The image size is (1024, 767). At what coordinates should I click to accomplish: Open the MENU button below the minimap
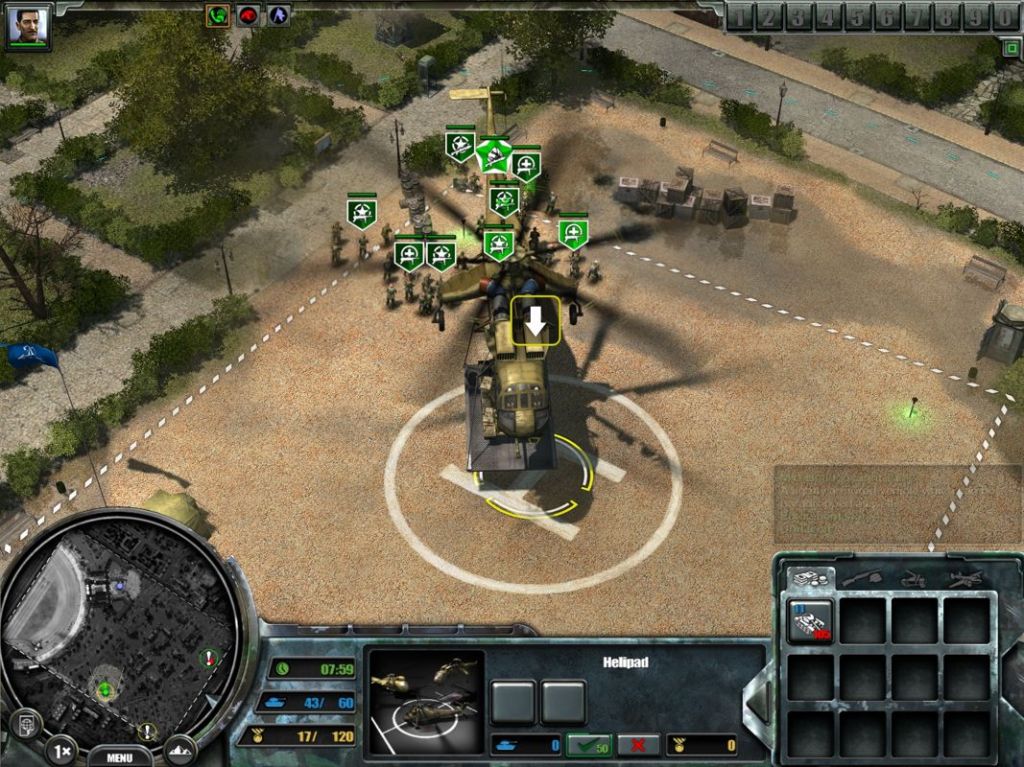pos(119,757)
